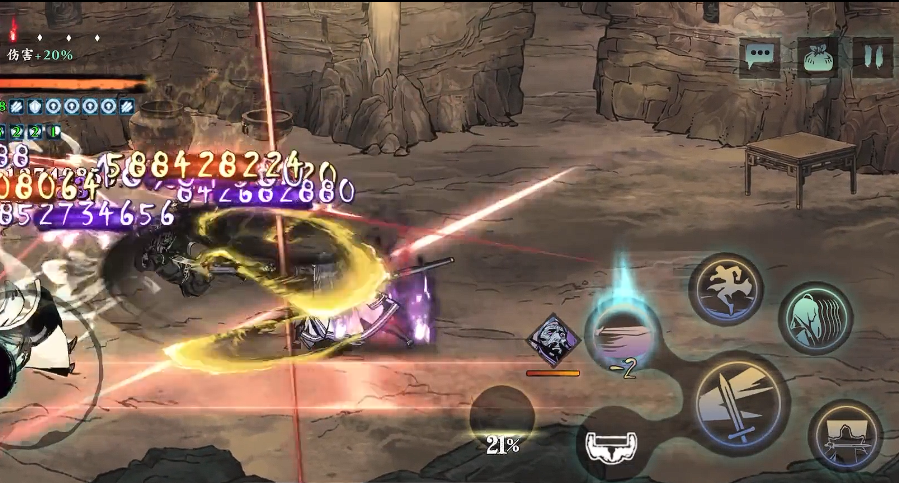The width and height of the screenshot is (899, 483).
Task: Use the teal cloaked figure skill
Action: point(815,318)
